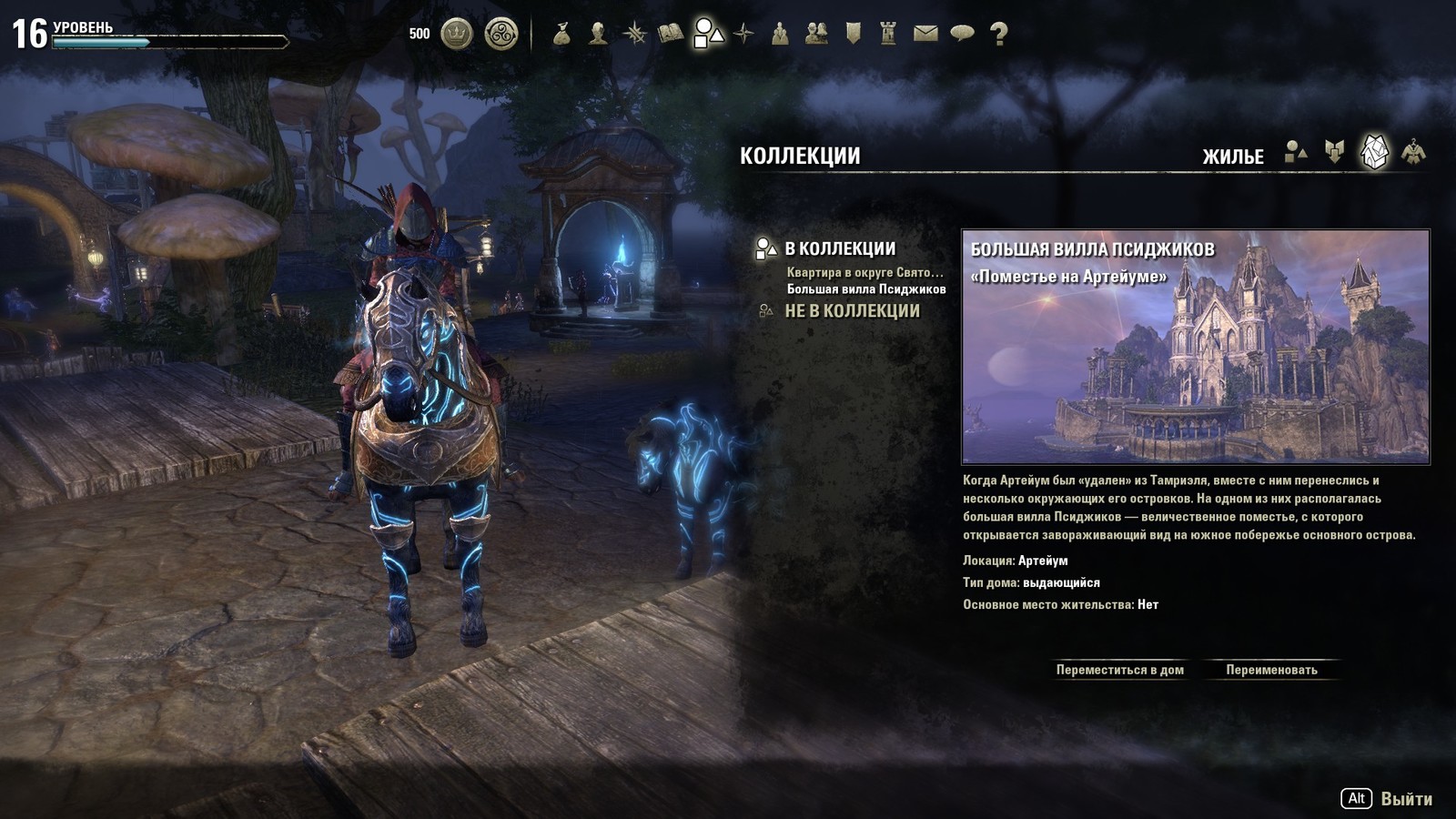Open the help question mark icon
Viewport: 1456px width, 819px height.
click(998, 35)
